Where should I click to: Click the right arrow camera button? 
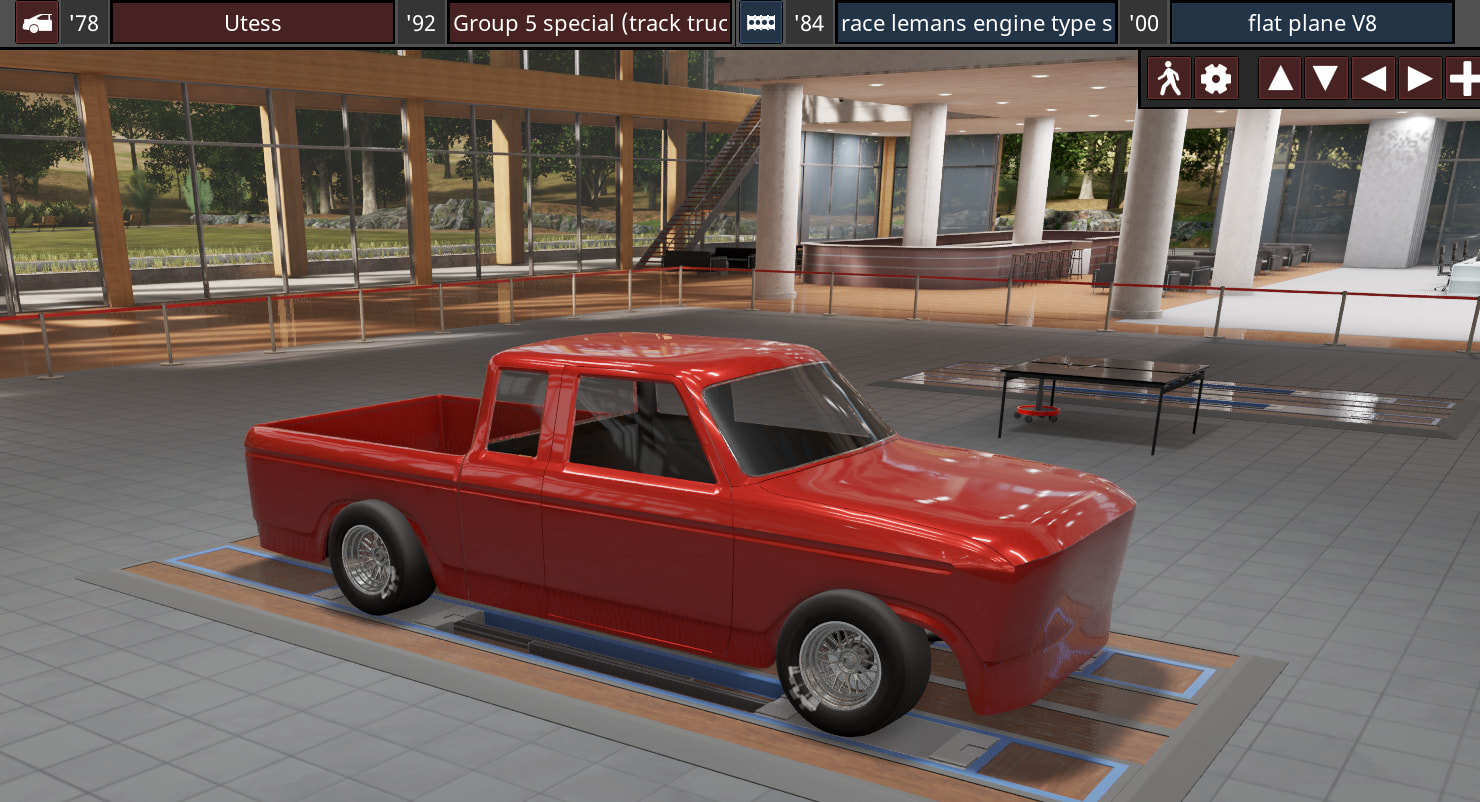point(1419,78)
